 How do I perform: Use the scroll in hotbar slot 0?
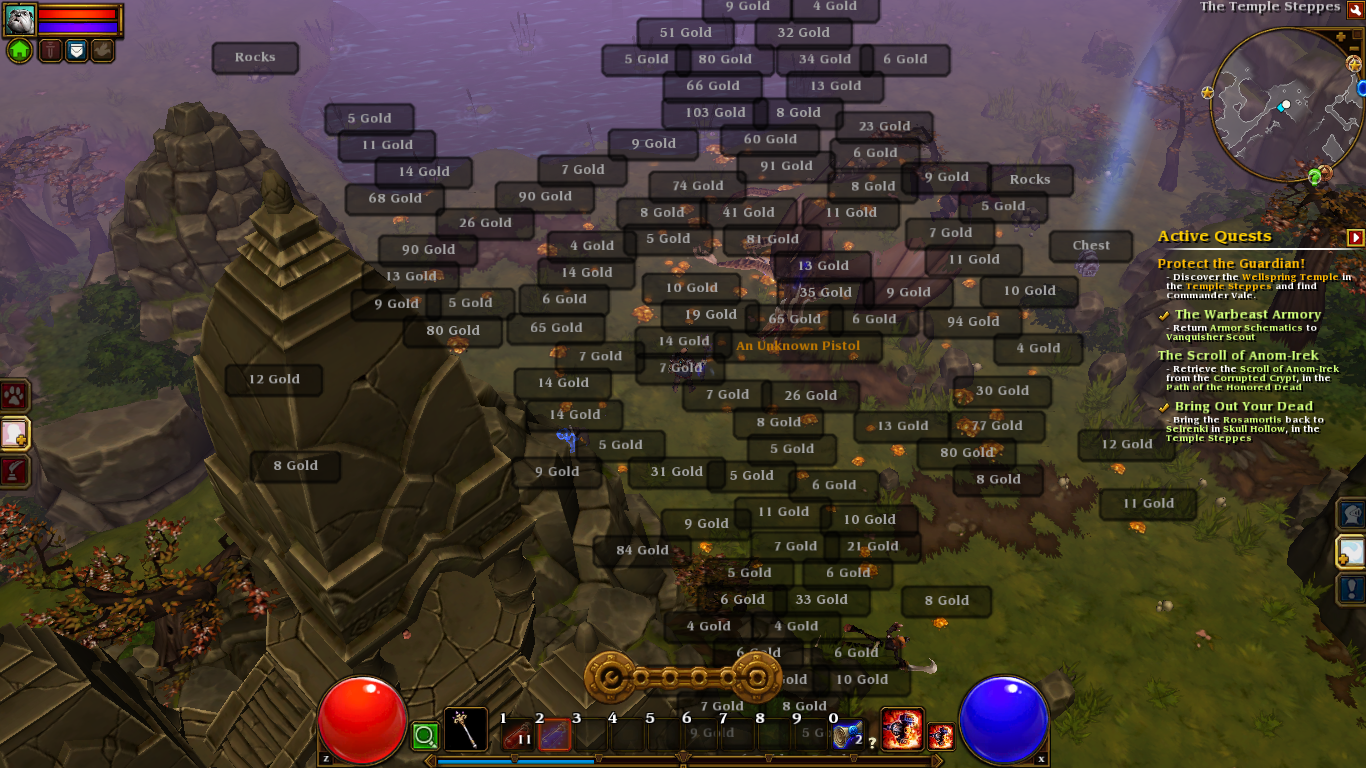coord(847,736)
